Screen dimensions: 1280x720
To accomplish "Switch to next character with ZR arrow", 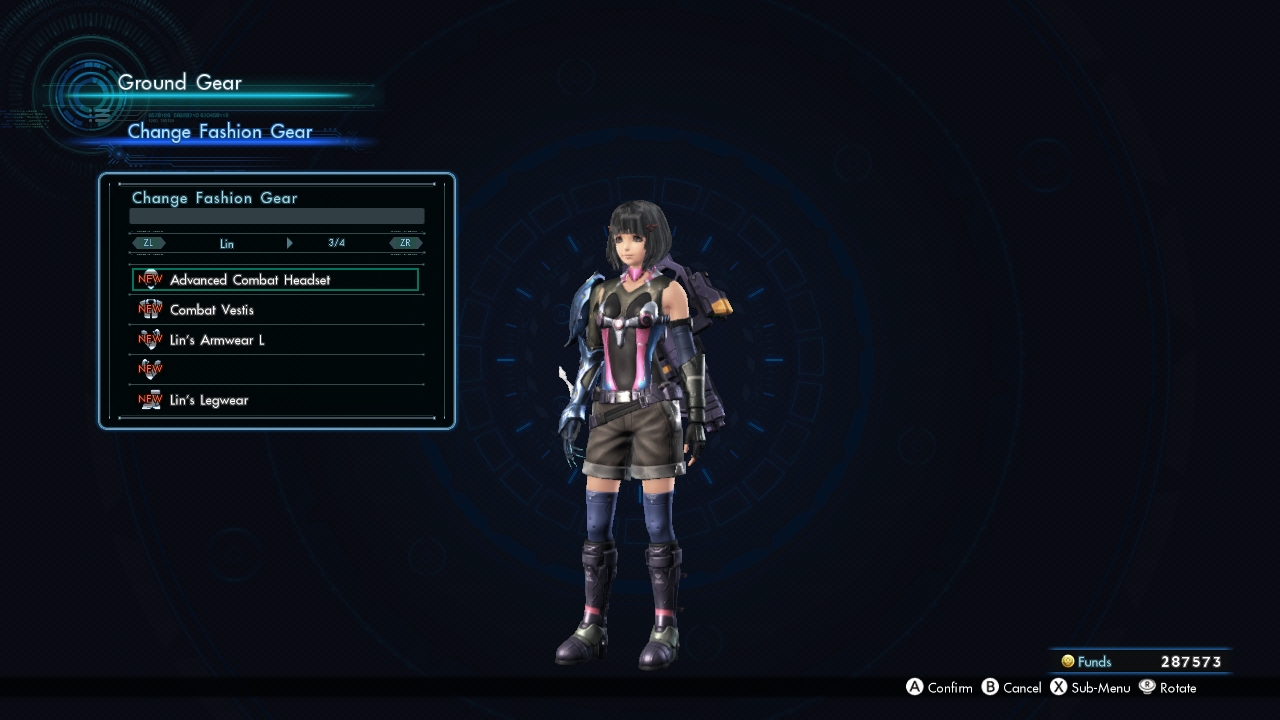I will click(x=406, y=243).
